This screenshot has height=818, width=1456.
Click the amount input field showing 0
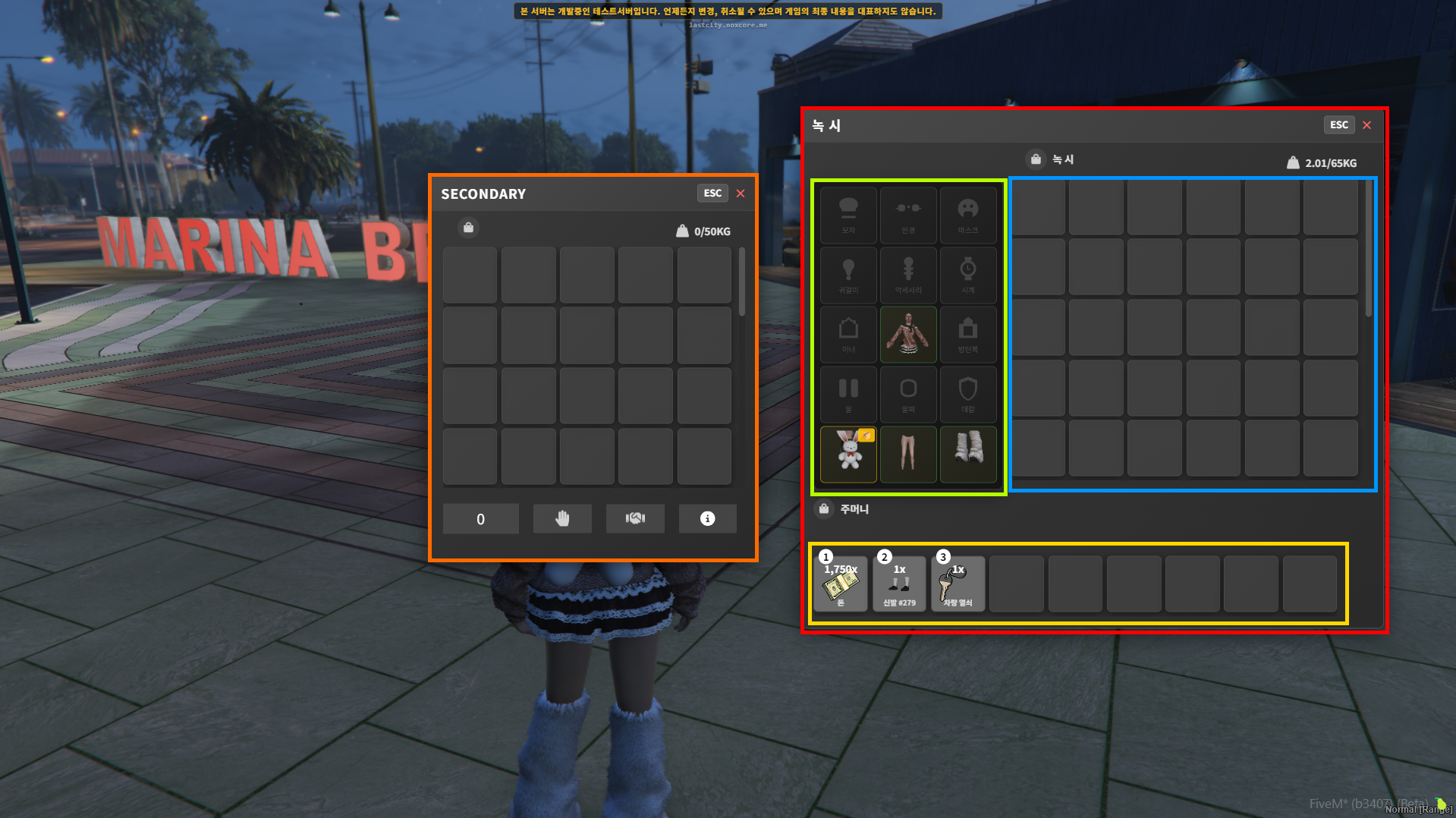[x=481, y=519]
